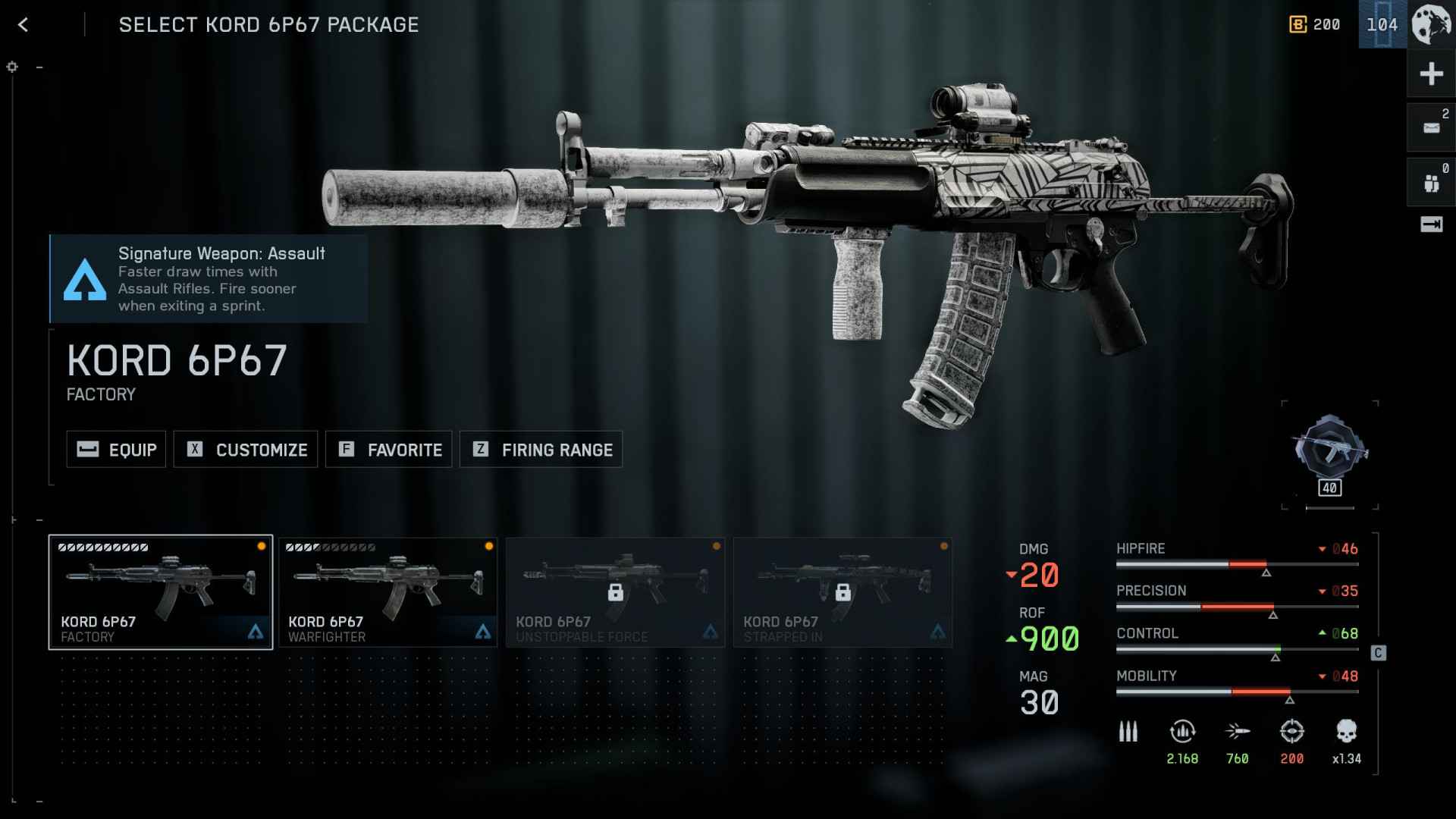Mark this weapon as Favorite

click(x=389, y=450)
